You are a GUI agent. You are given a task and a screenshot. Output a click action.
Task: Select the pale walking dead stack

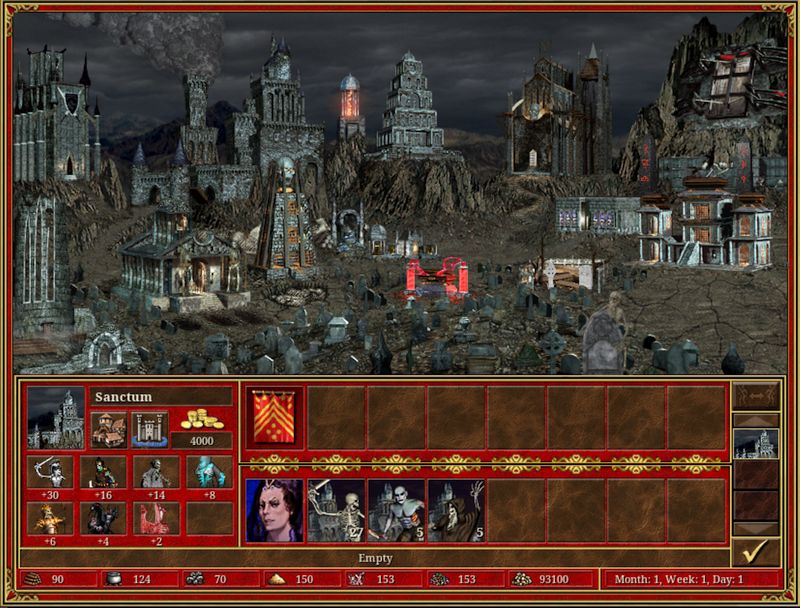(396, 511)
